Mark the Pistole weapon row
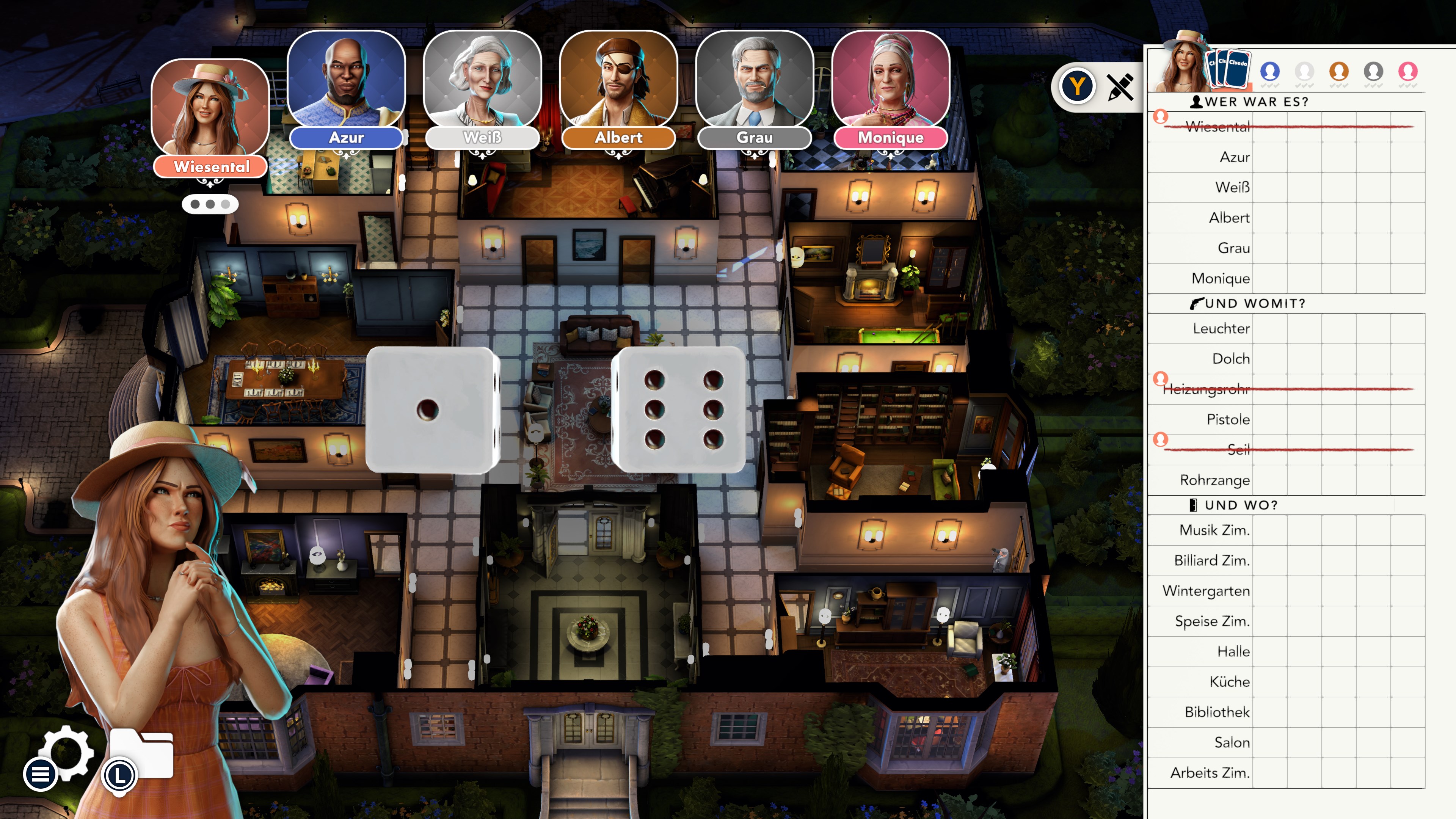This screenshot has width=1456, height=819. [1228, 419]
